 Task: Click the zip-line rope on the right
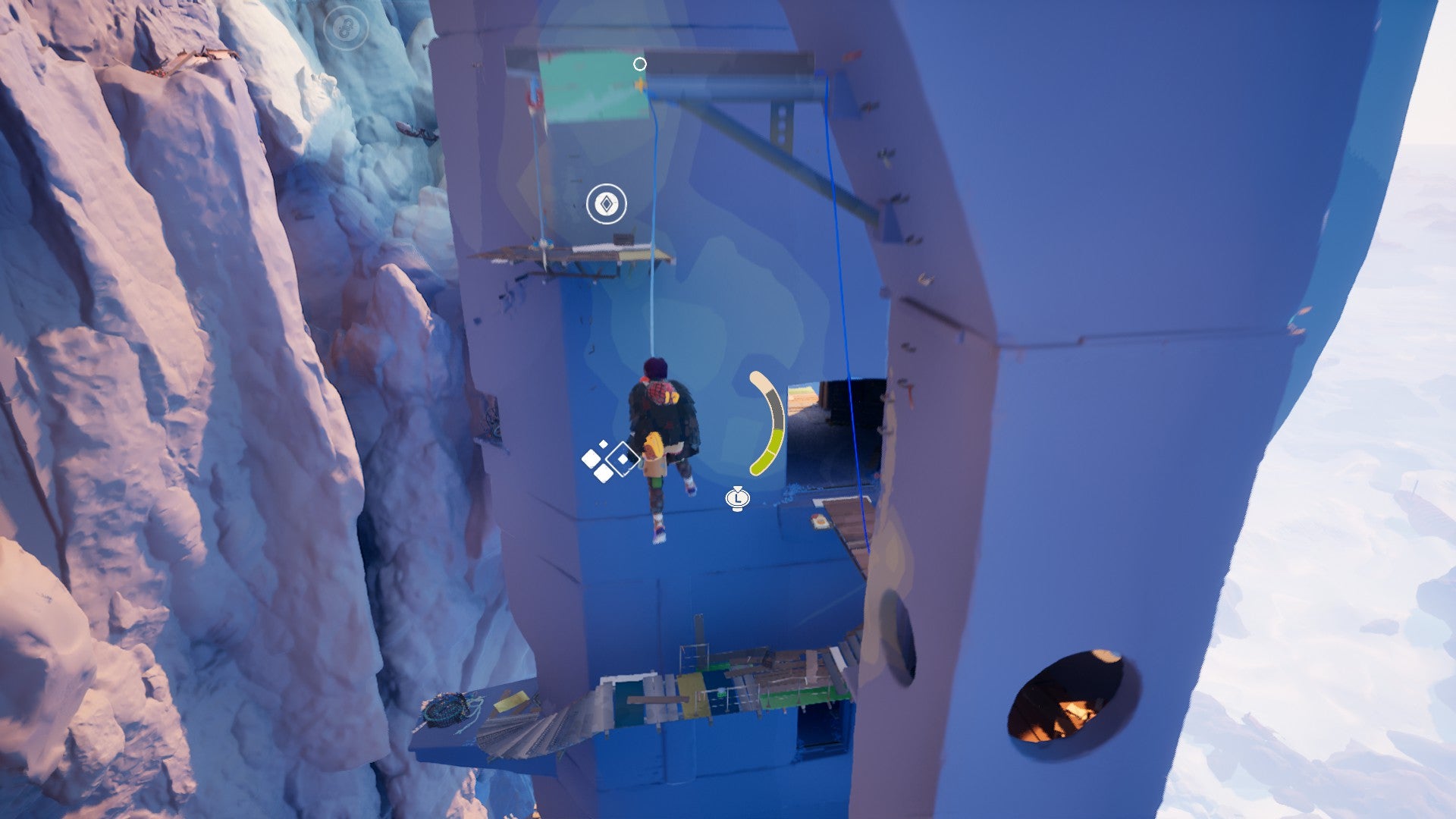tap(842, 303)
